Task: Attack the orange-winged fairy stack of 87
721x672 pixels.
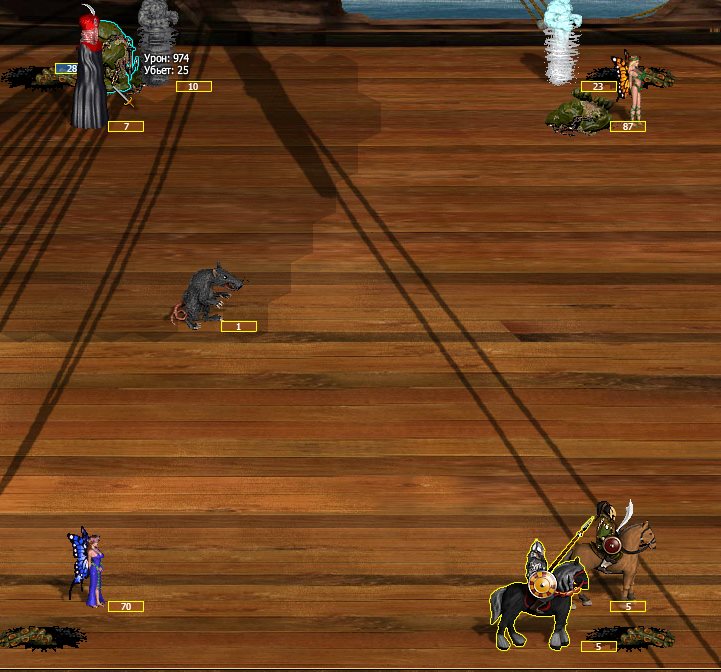Action: (x=634, y=83)
